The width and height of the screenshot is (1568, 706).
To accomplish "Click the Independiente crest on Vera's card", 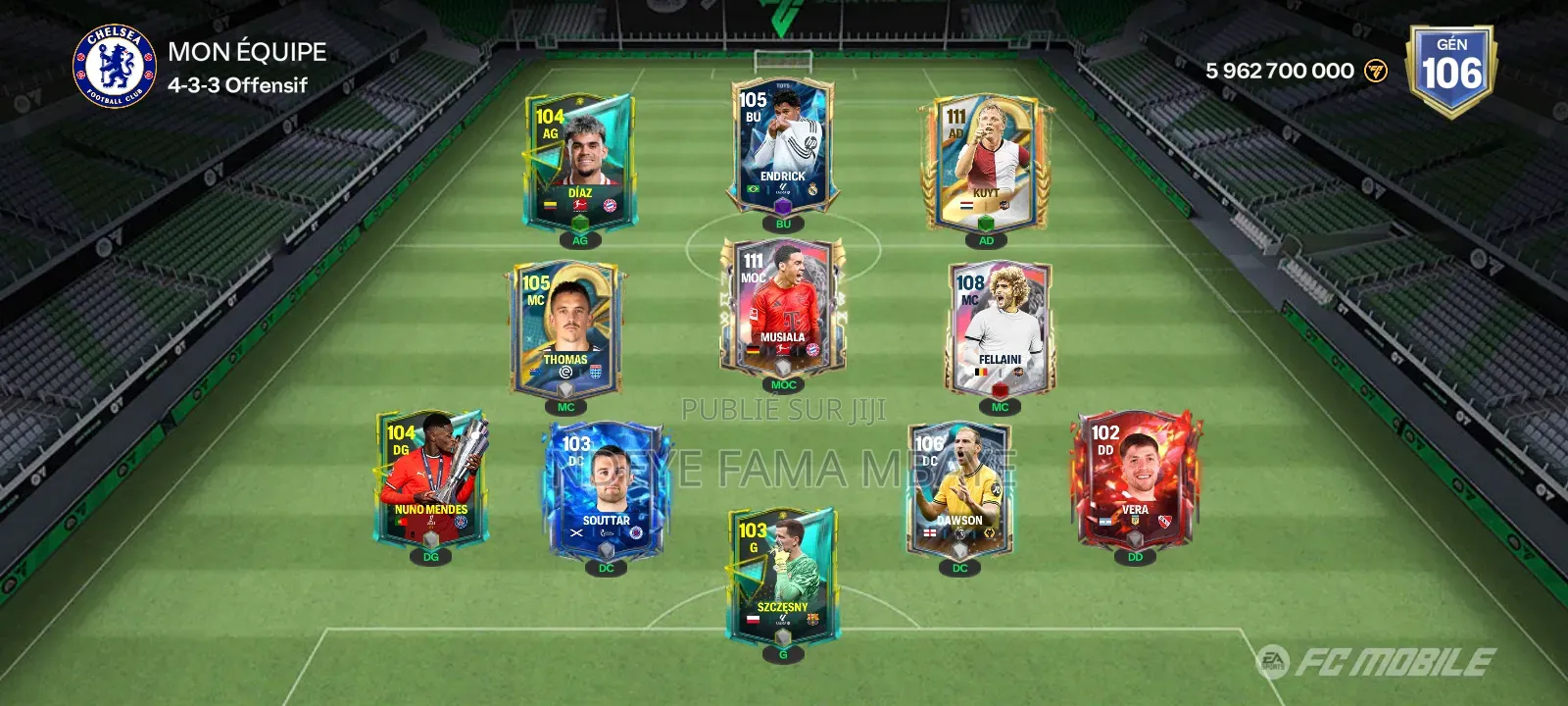I will click(x=1165, y=522).
